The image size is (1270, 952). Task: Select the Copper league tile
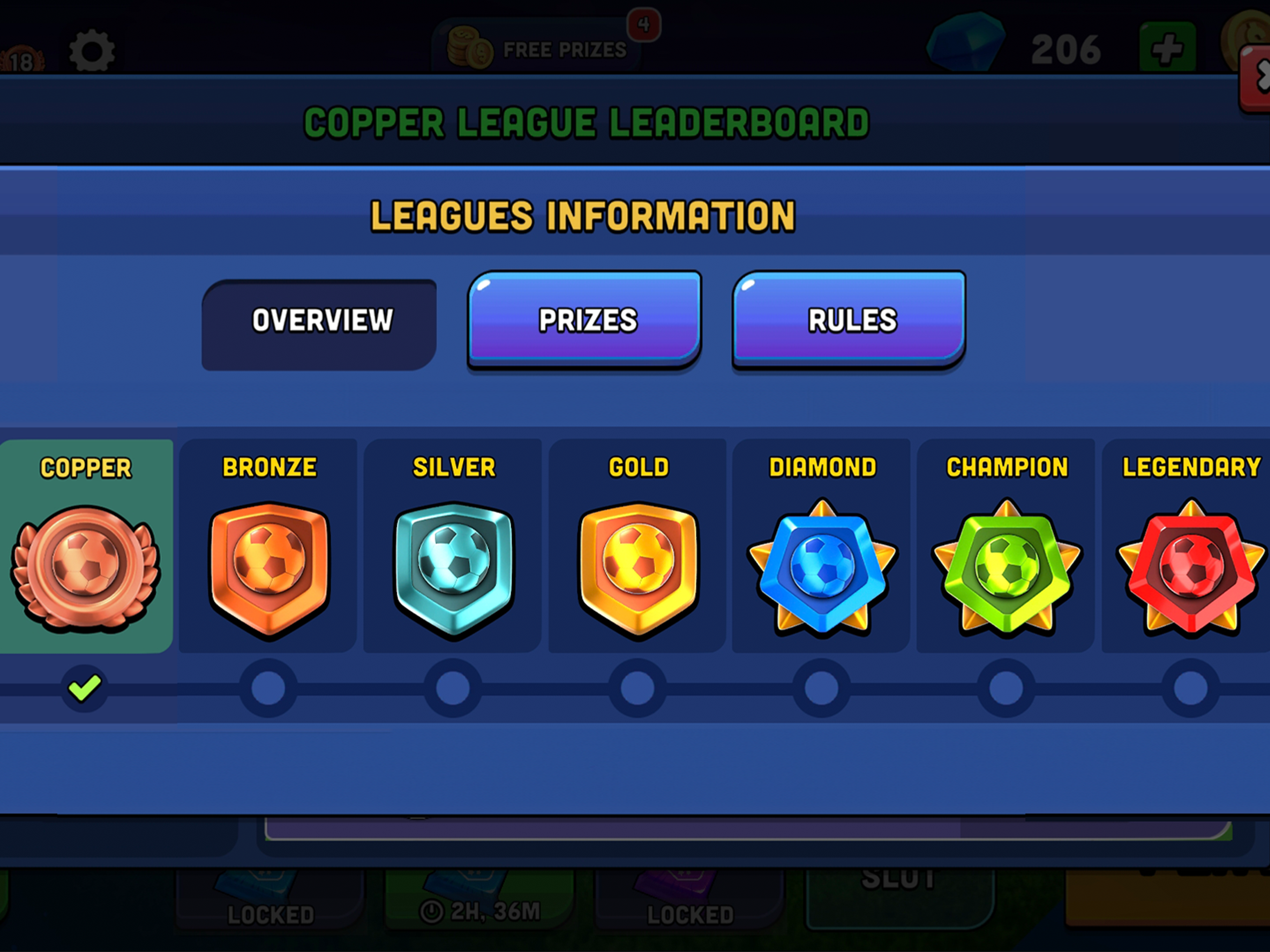(86, 545)
